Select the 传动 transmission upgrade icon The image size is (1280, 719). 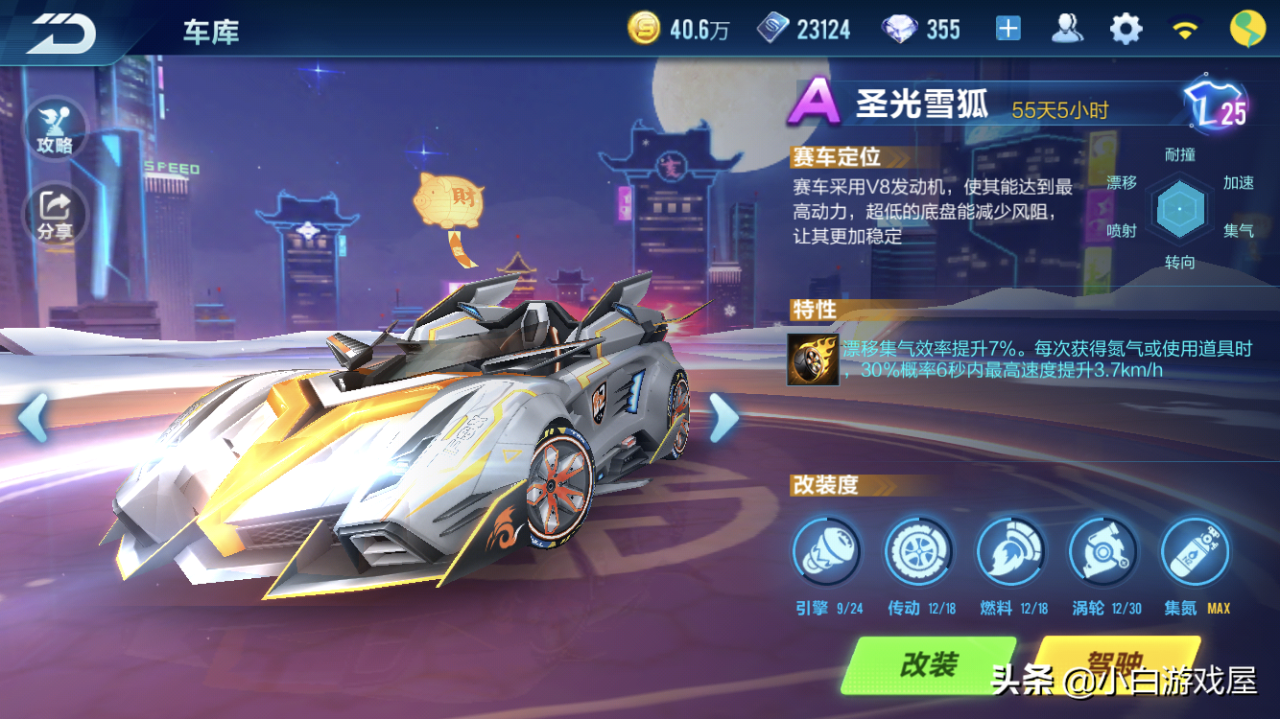click(x=918, y=551)
